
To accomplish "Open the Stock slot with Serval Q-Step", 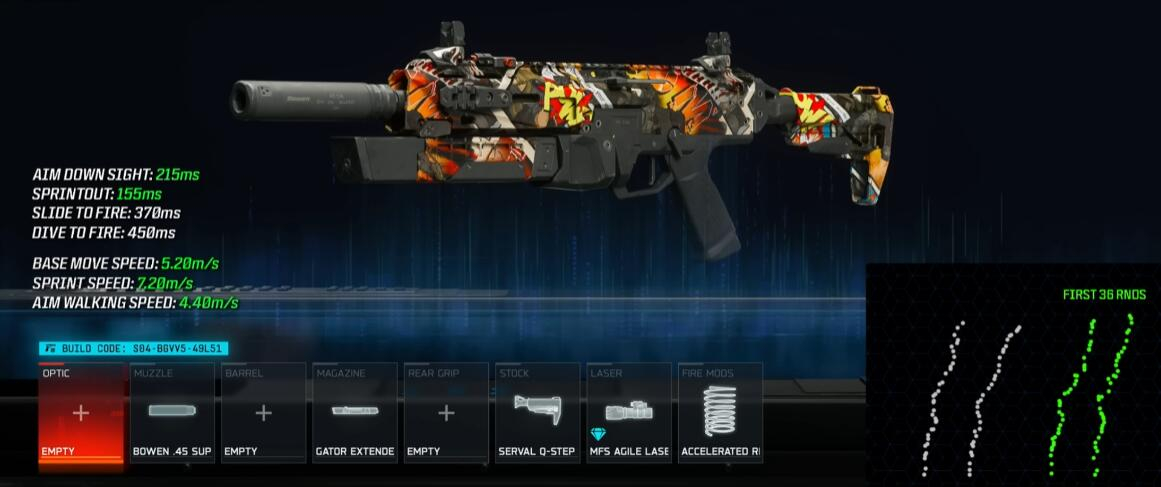I will pos(537,413).
